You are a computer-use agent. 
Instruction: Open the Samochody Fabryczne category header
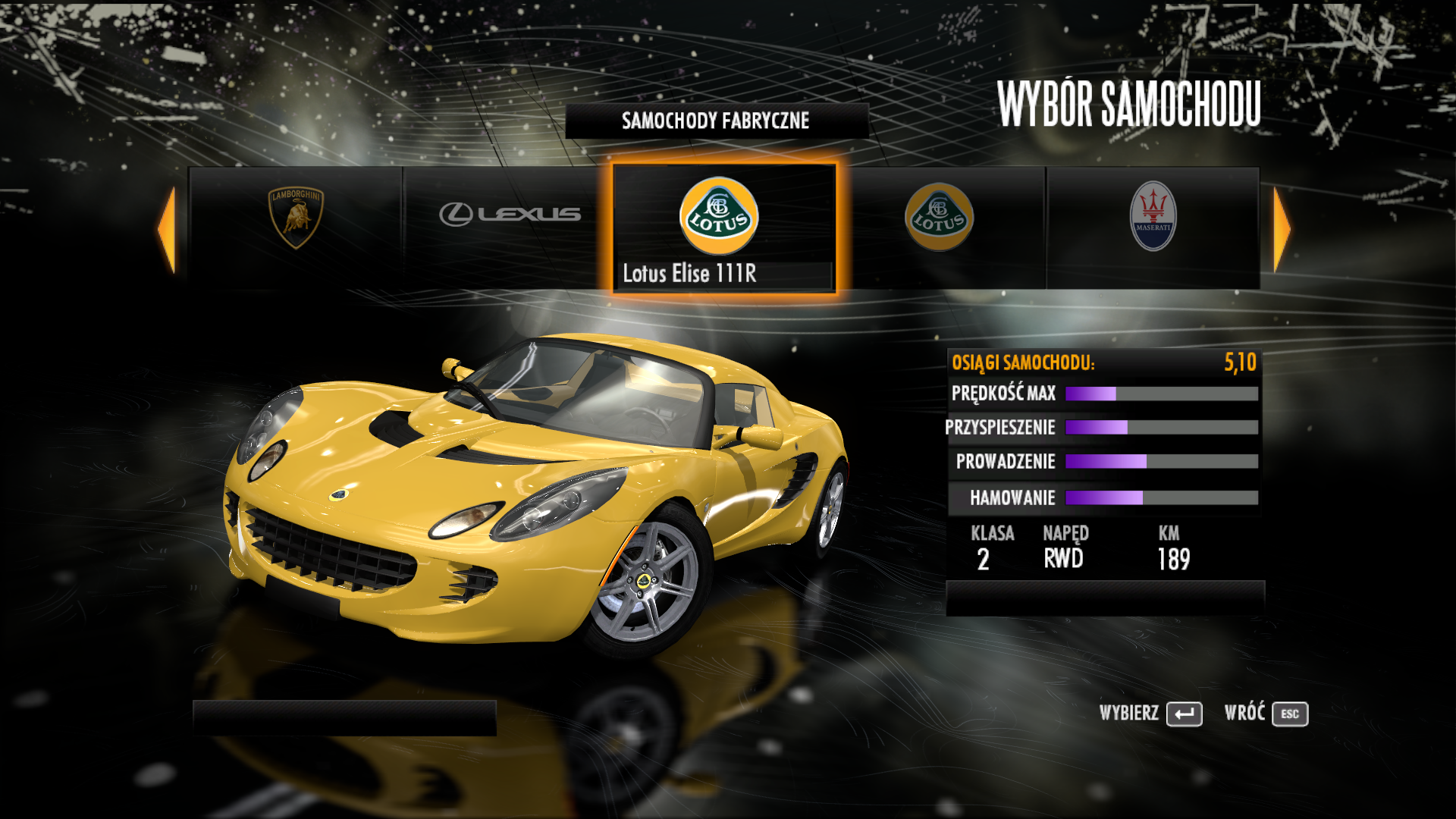coord(716,121)
